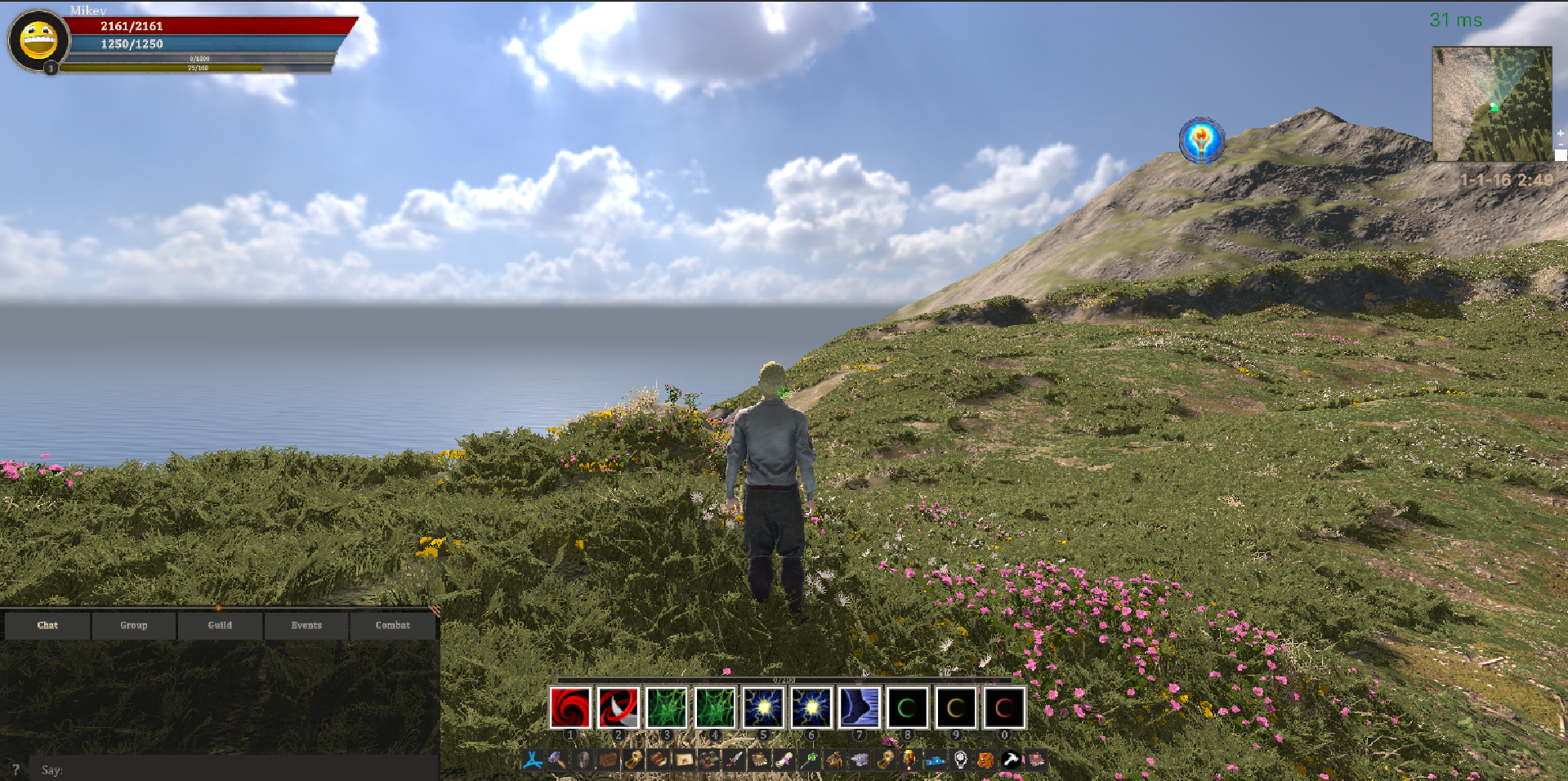Select the yellow ring hotbar slot
This screenshot has height=781, width=1568.
click(956, 707)
